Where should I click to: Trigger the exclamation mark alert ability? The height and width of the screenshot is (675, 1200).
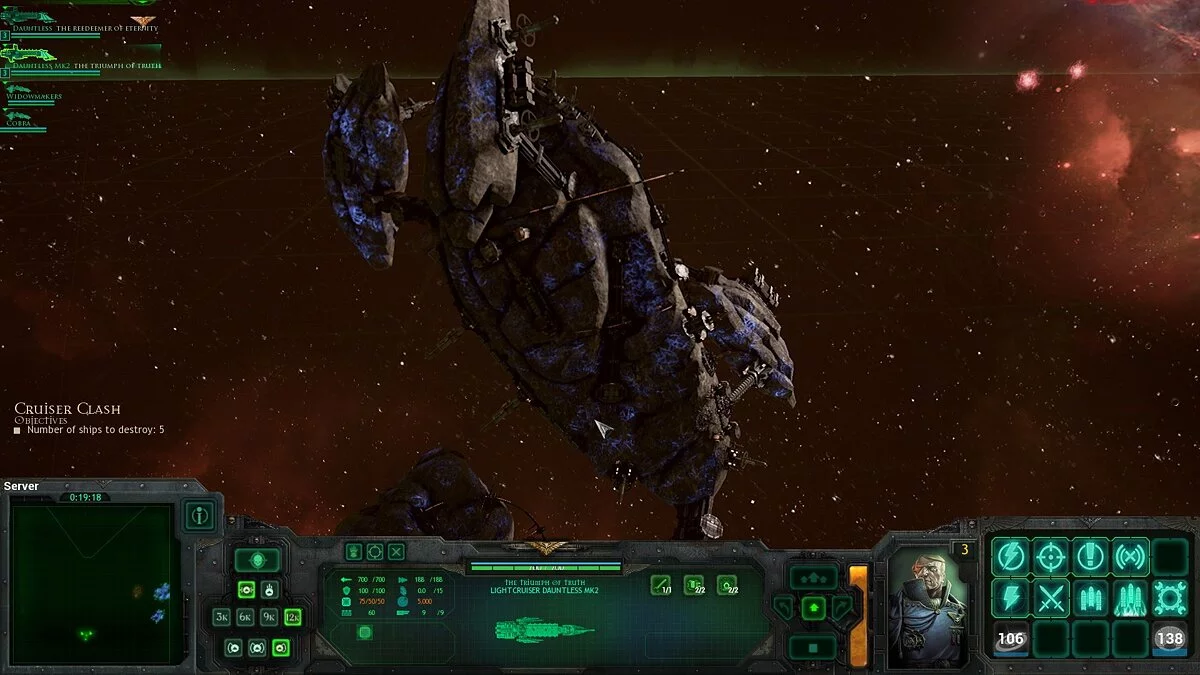click(x=1090, y=557)
